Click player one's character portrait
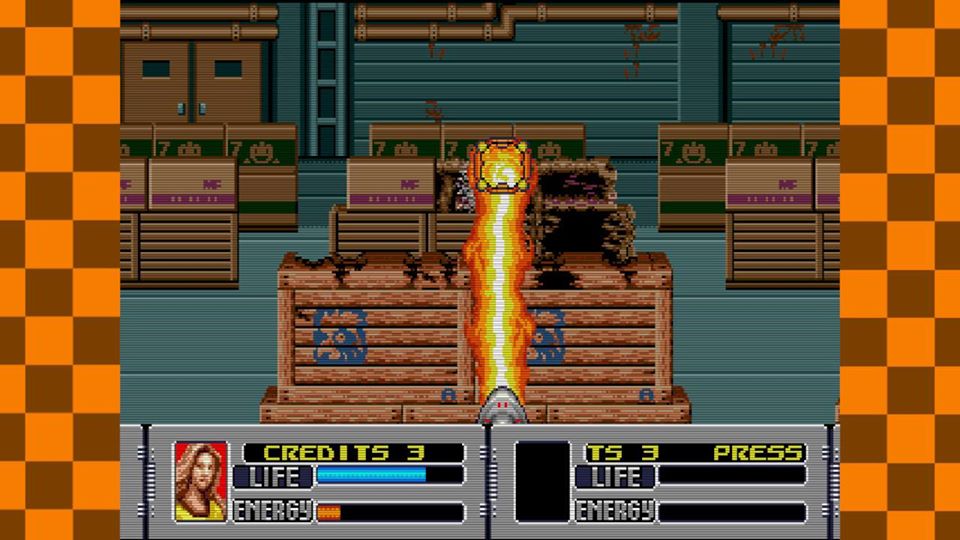This screenshot has width=960, height=540. 201,482
